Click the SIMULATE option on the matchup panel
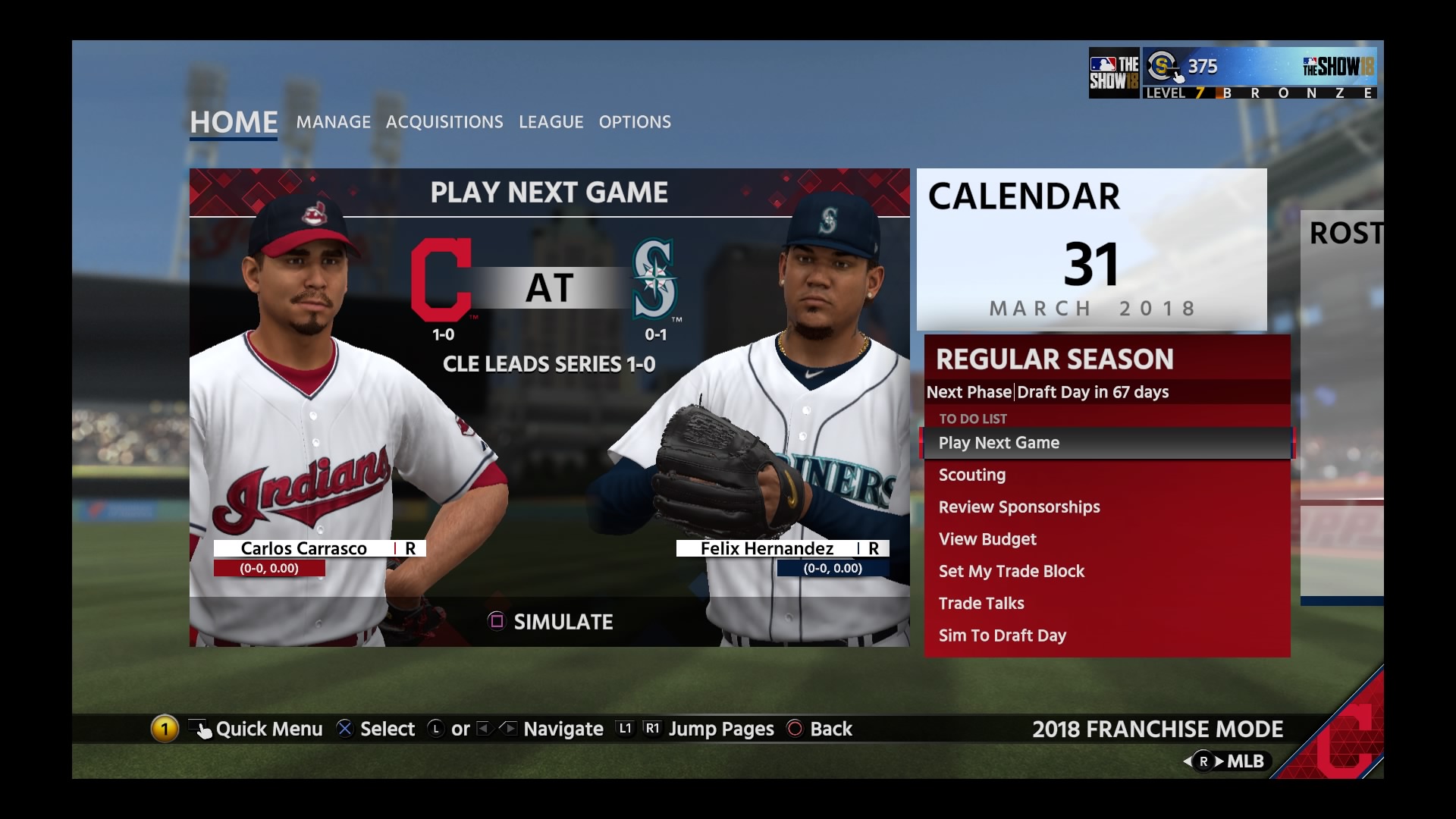The width and height of the screenshot is (1456, 819). [551, 622]
